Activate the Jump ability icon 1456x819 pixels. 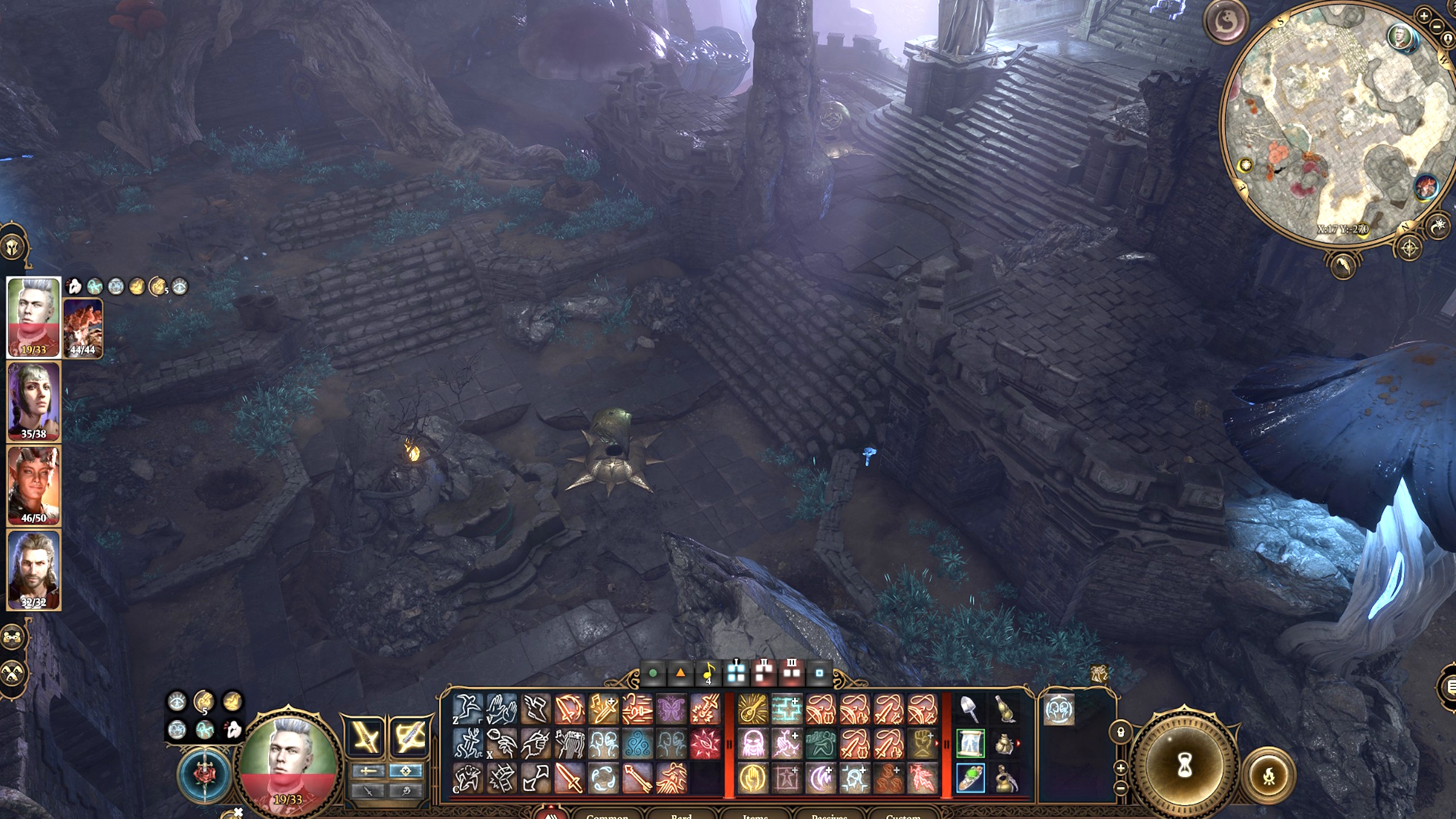click(468, 709)
